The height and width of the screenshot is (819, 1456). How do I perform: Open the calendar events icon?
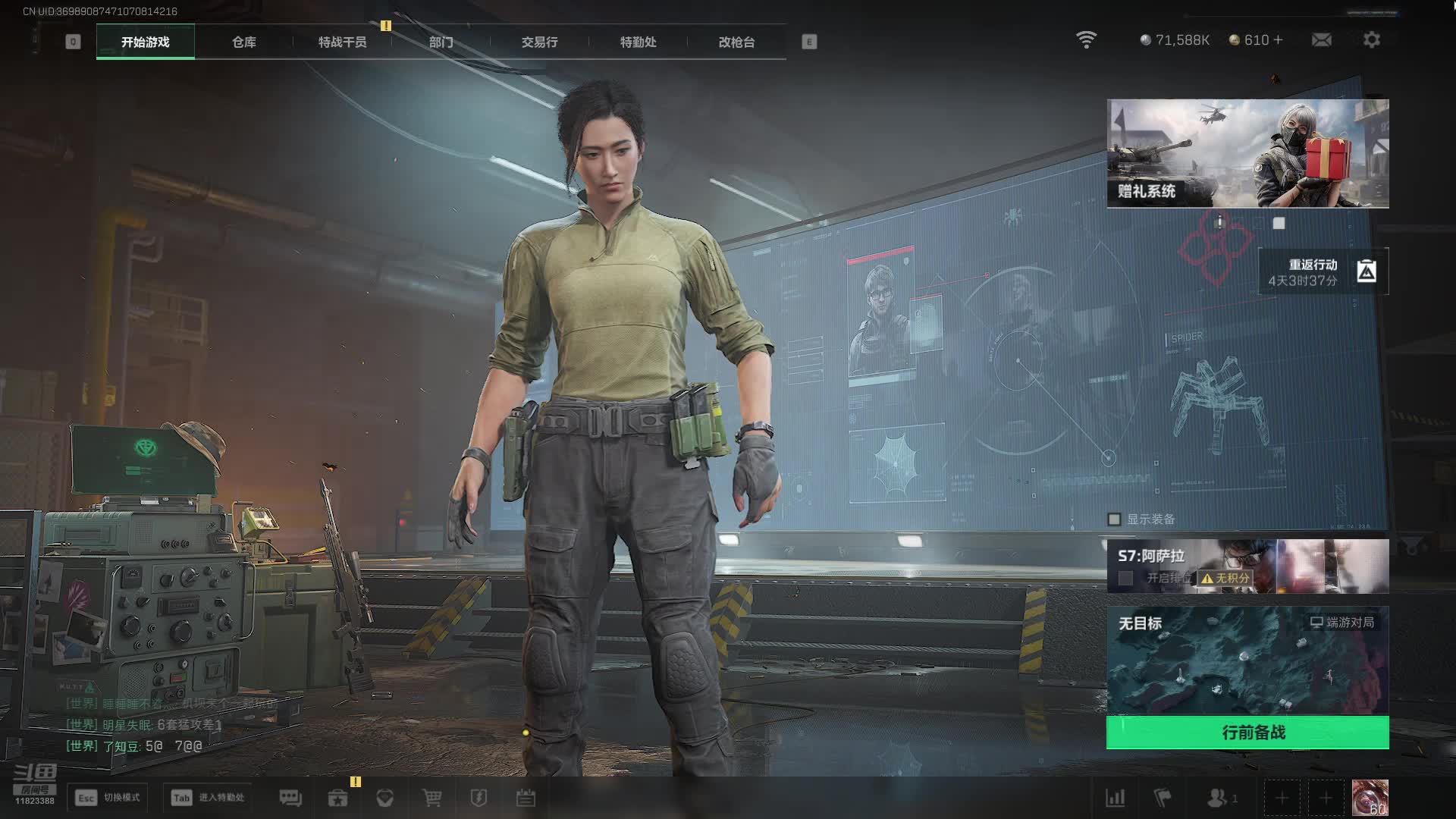click(x=526, y=798)
